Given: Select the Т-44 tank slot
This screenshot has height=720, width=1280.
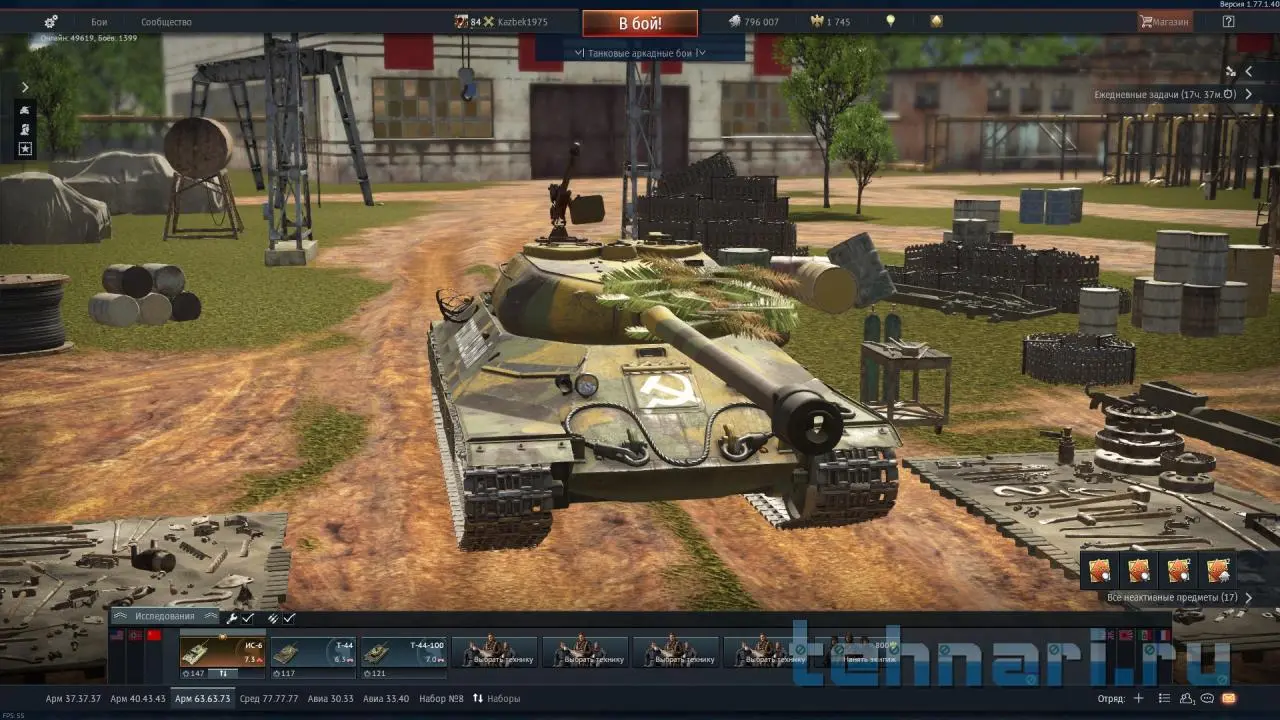Looking at the screenshot, I should coord(312,652).
